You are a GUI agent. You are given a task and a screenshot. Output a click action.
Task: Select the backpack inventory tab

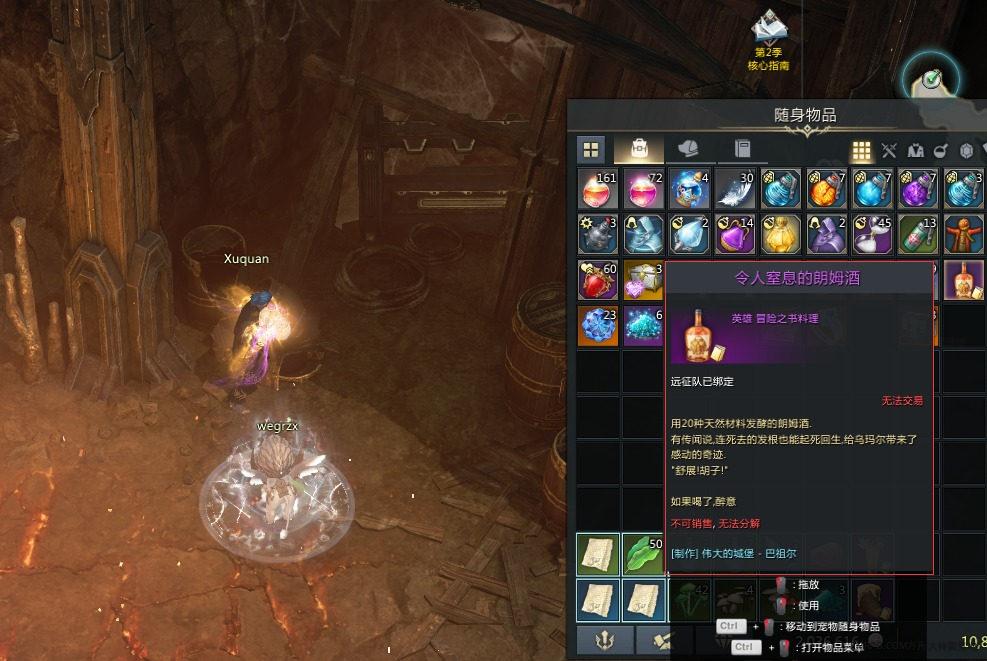point(638,149)
